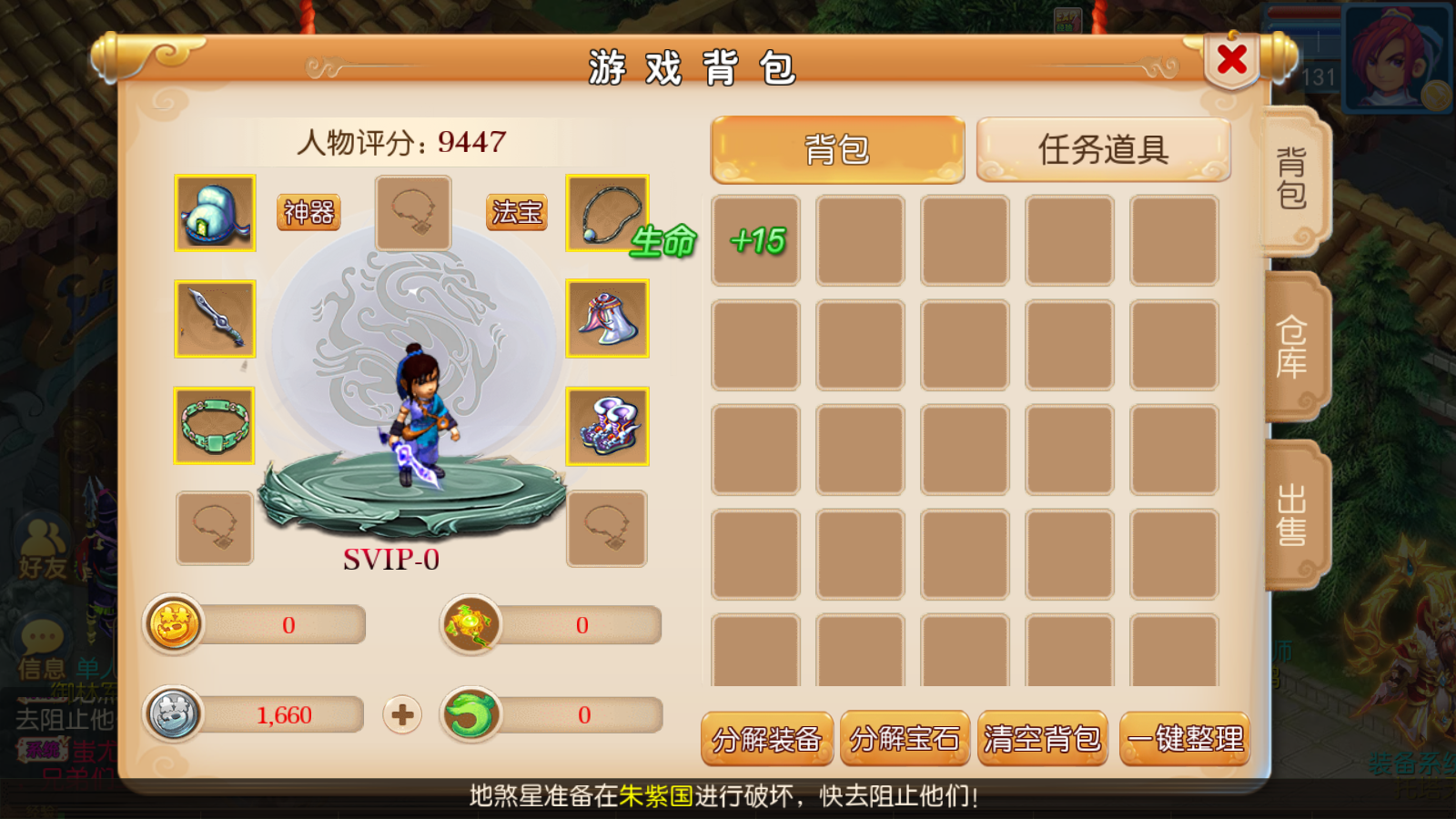The width and height of the screenshot is (1456, 819).
Task: Select the equipped necklace slot
Action: click(607, 214)
